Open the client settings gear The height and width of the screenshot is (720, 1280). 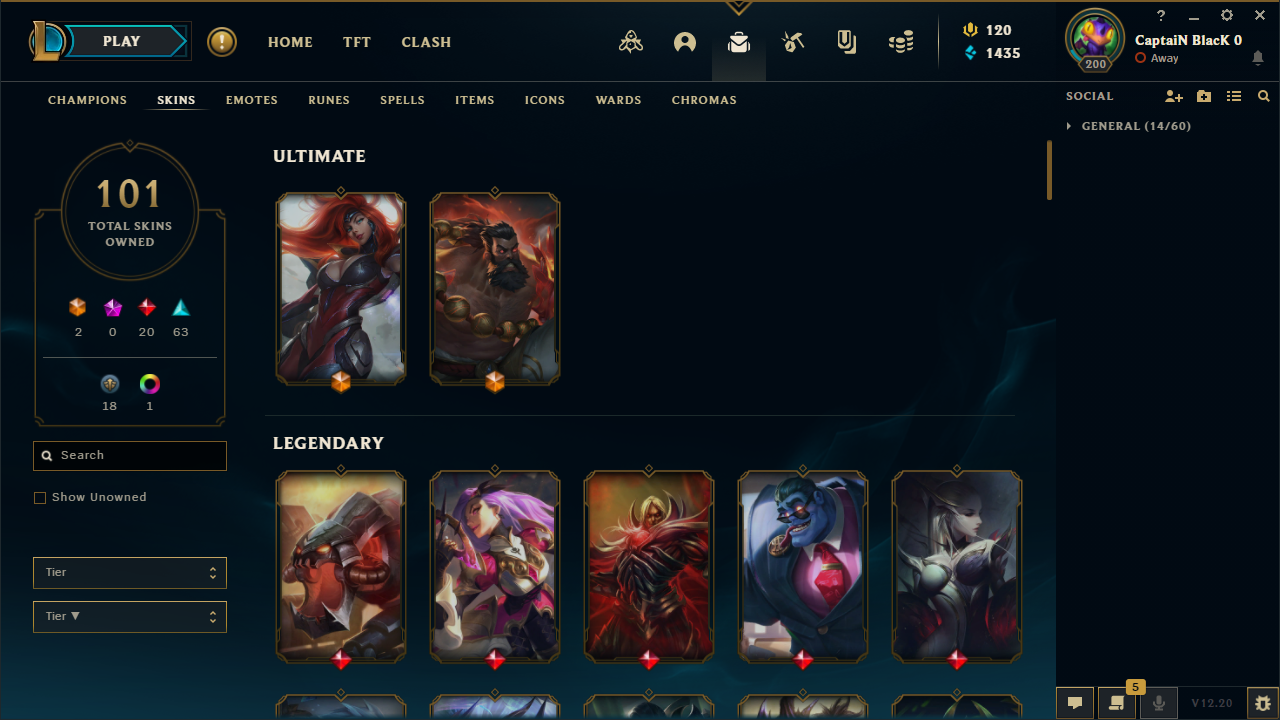coord(1227,16)
